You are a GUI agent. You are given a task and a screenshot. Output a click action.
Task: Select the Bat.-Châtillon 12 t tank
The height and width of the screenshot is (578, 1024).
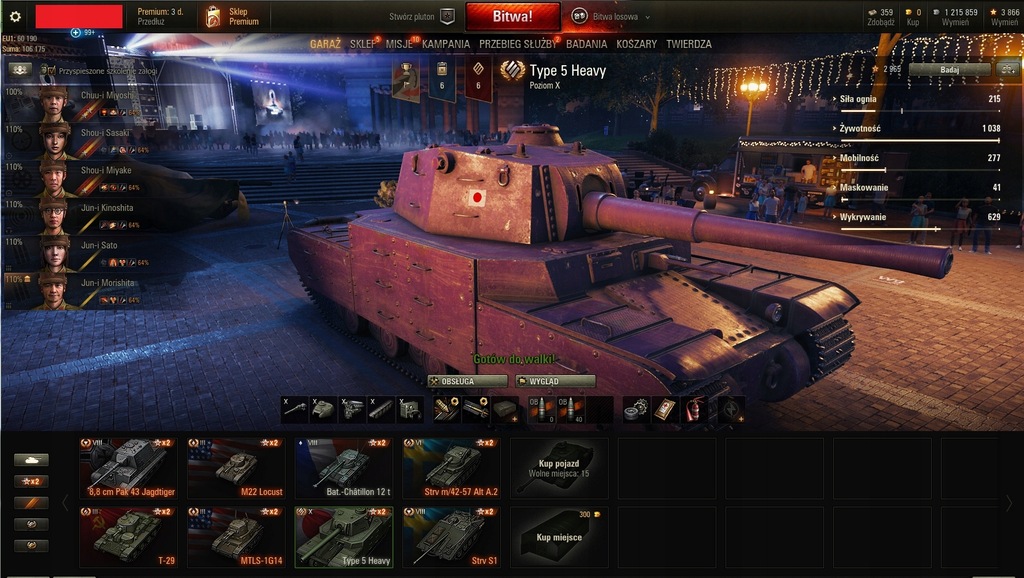(344, 468)
